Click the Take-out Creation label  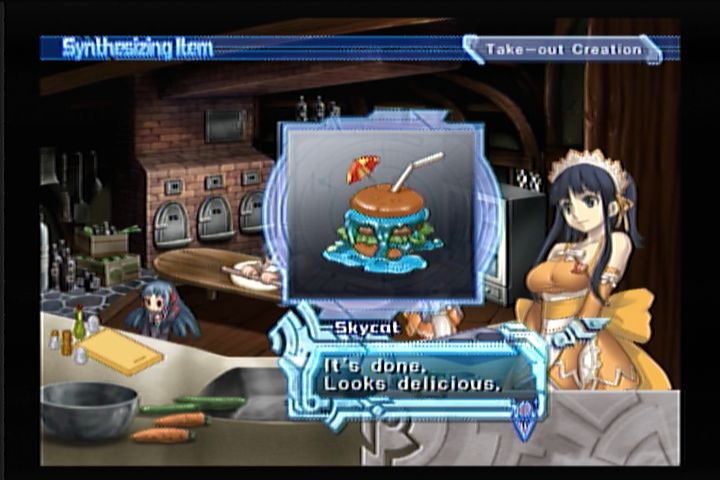[x=563, y=49]
